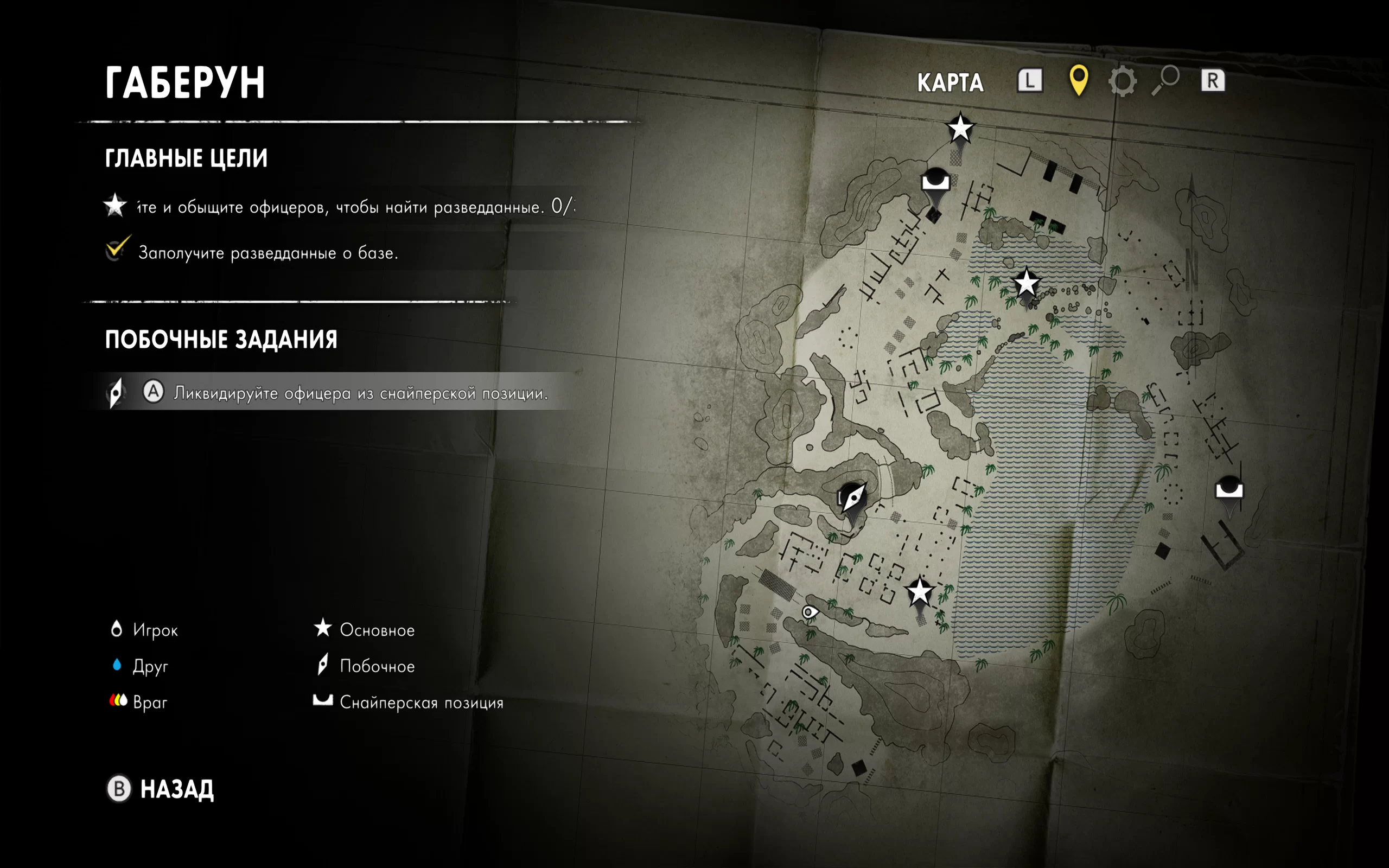Switch to the gear settings tab

(x=1122, y=81)
